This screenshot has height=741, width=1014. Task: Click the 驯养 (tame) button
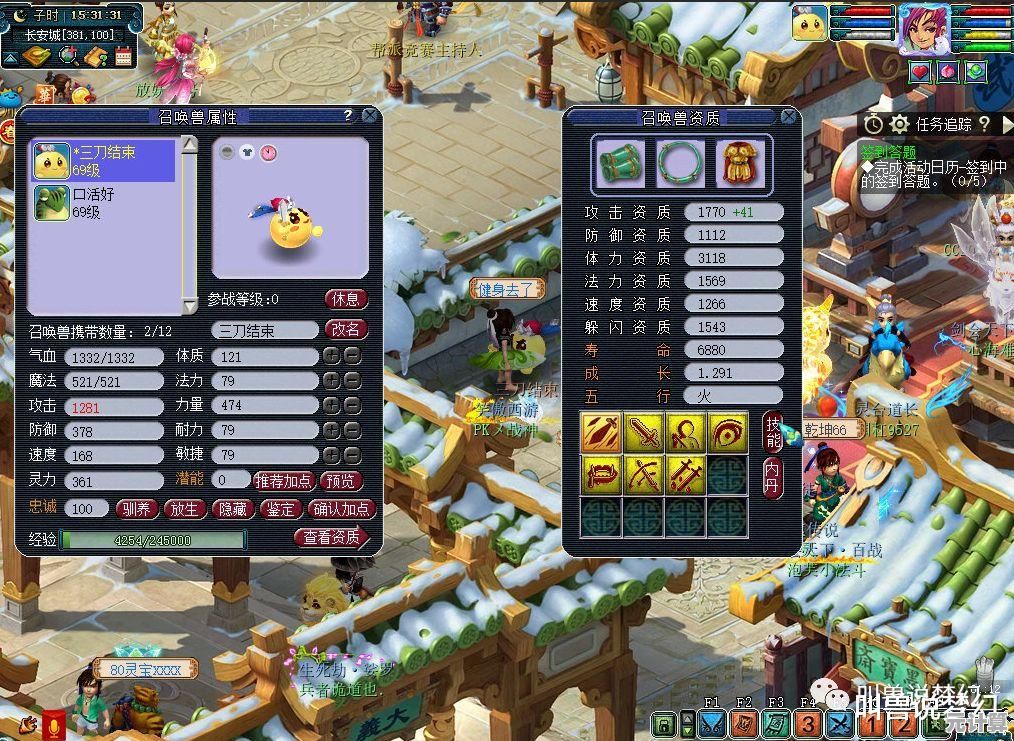tap(136, 509)
